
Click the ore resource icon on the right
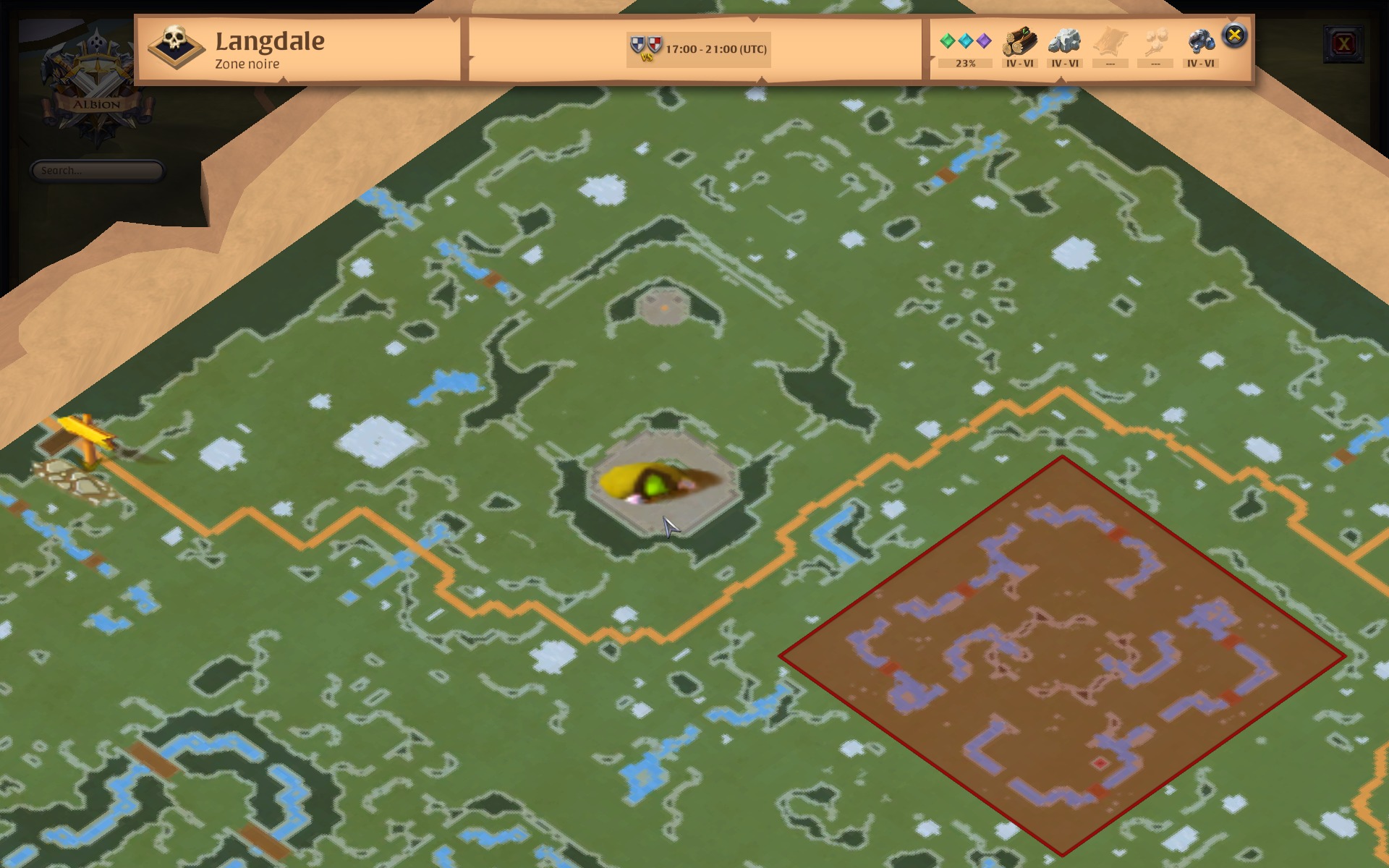pos(1201,40)
